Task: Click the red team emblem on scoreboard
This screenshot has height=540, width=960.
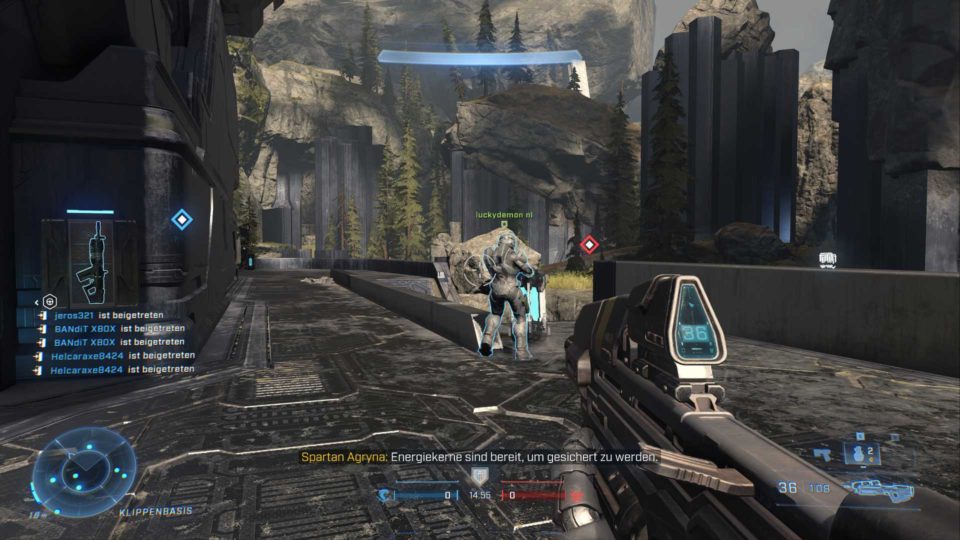Action: click(576, 494)
